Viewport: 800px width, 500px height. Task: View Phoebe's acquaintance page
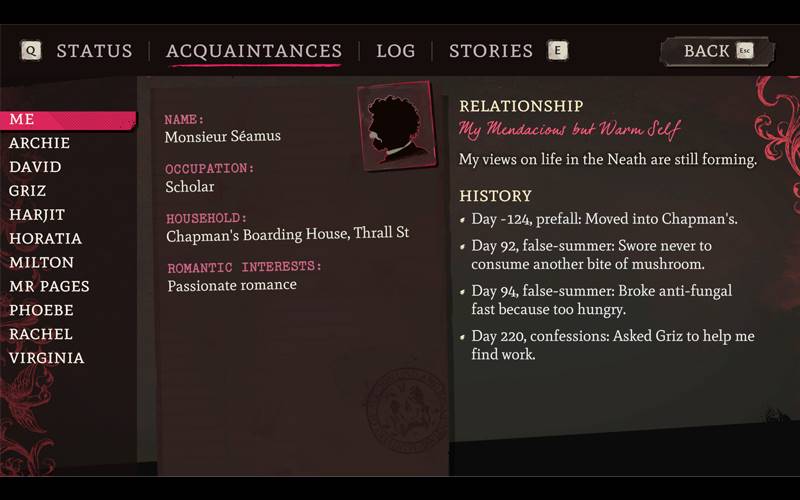pyautogui.click(x=41, y=310)
